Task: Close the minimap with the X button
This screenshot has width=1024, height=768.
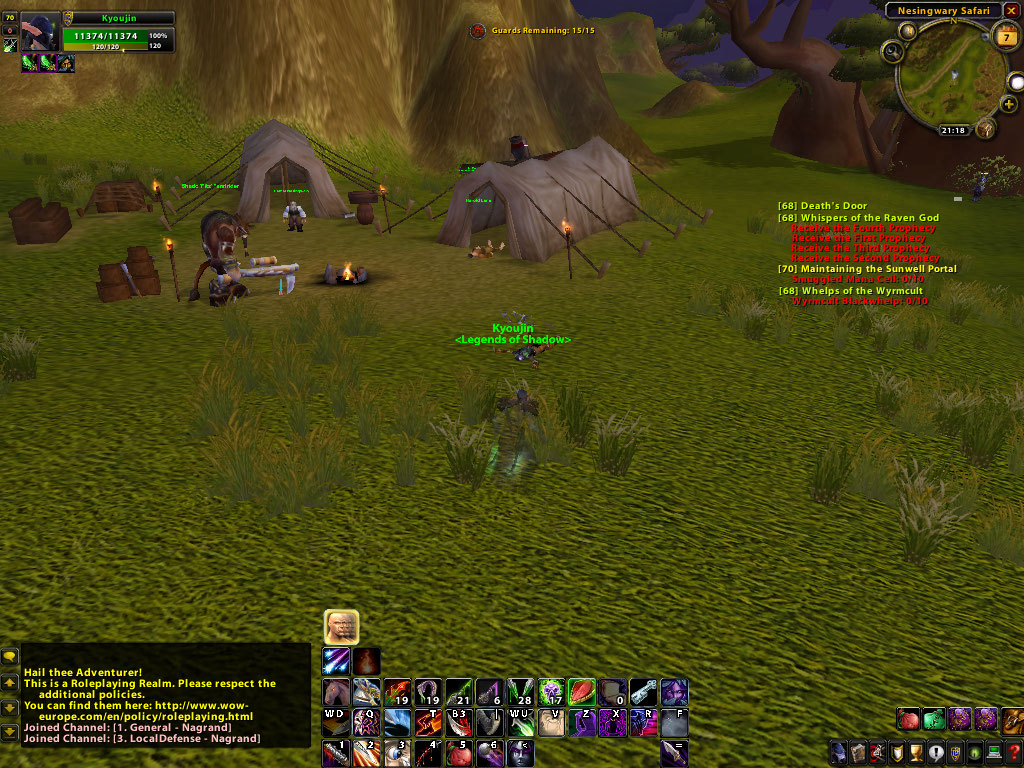Action: [1012, 11]
